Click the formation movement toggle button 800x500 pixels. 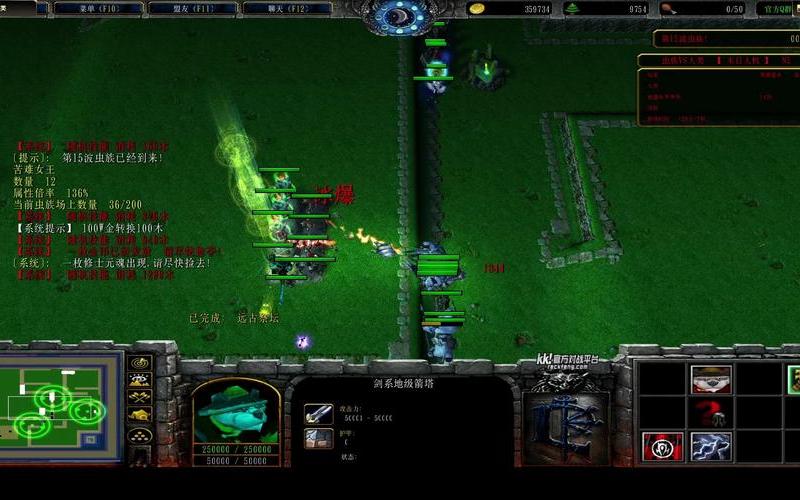140,436
